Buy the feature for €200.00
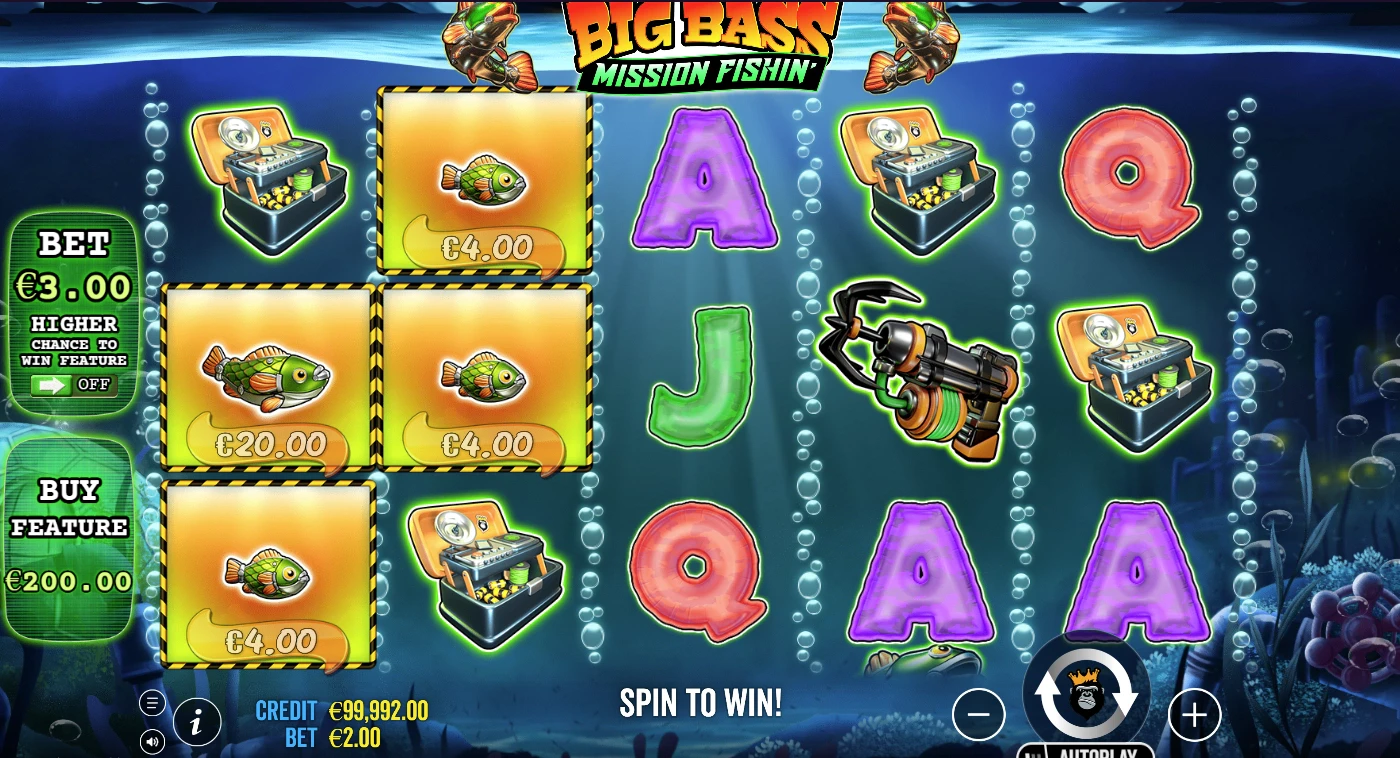 coord(69,538)
